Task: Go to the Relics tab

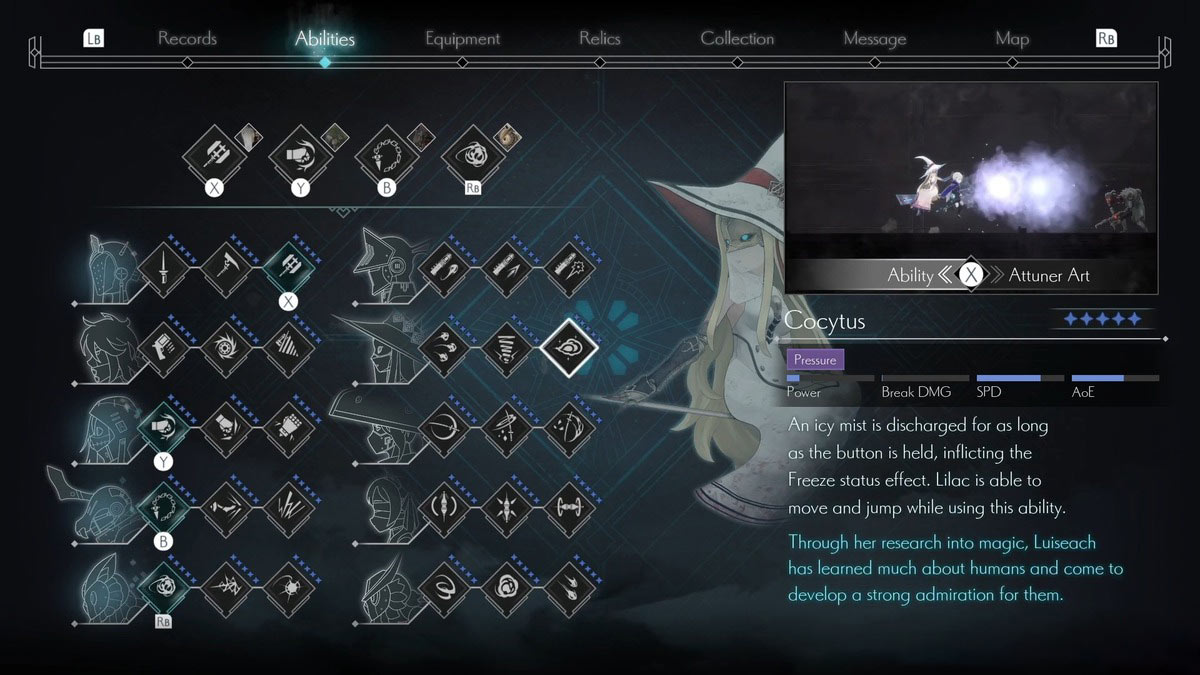Action: [x=599, y=39]
